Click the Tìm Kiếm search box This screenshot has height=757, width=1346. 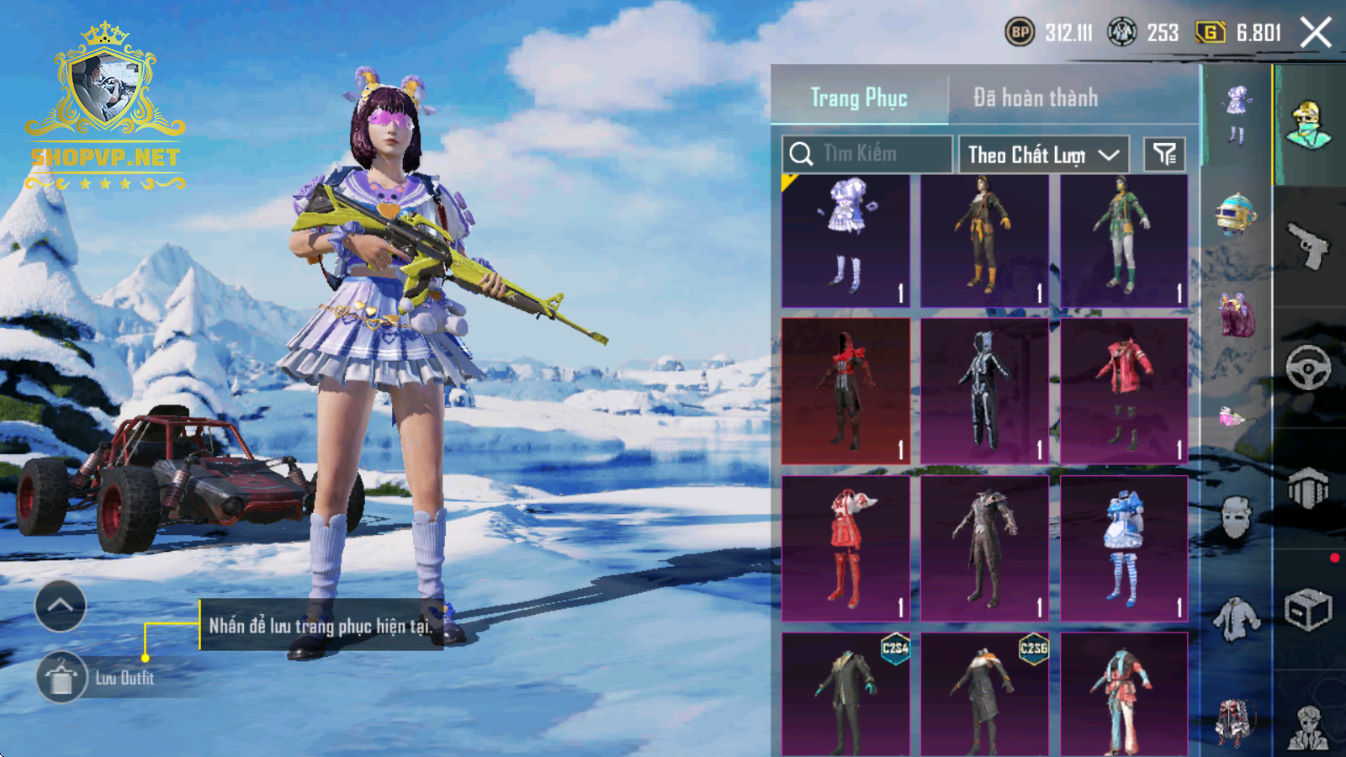(x=866, y=154)
